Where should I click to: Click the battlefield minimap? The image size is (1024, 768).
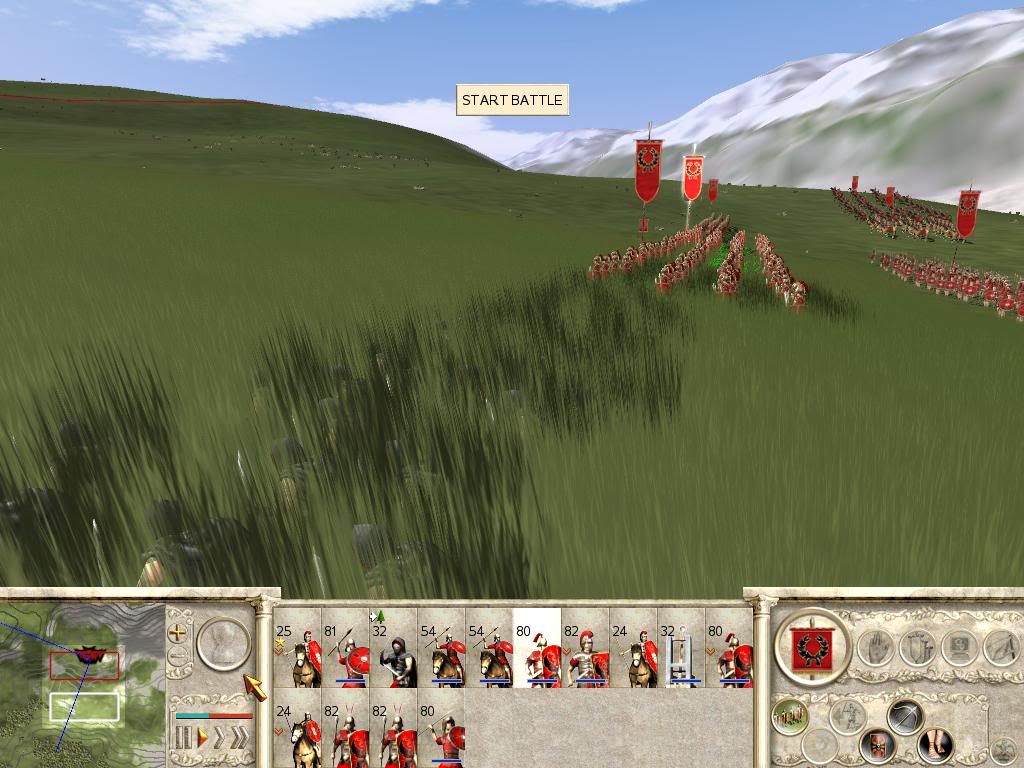point(82,678)
